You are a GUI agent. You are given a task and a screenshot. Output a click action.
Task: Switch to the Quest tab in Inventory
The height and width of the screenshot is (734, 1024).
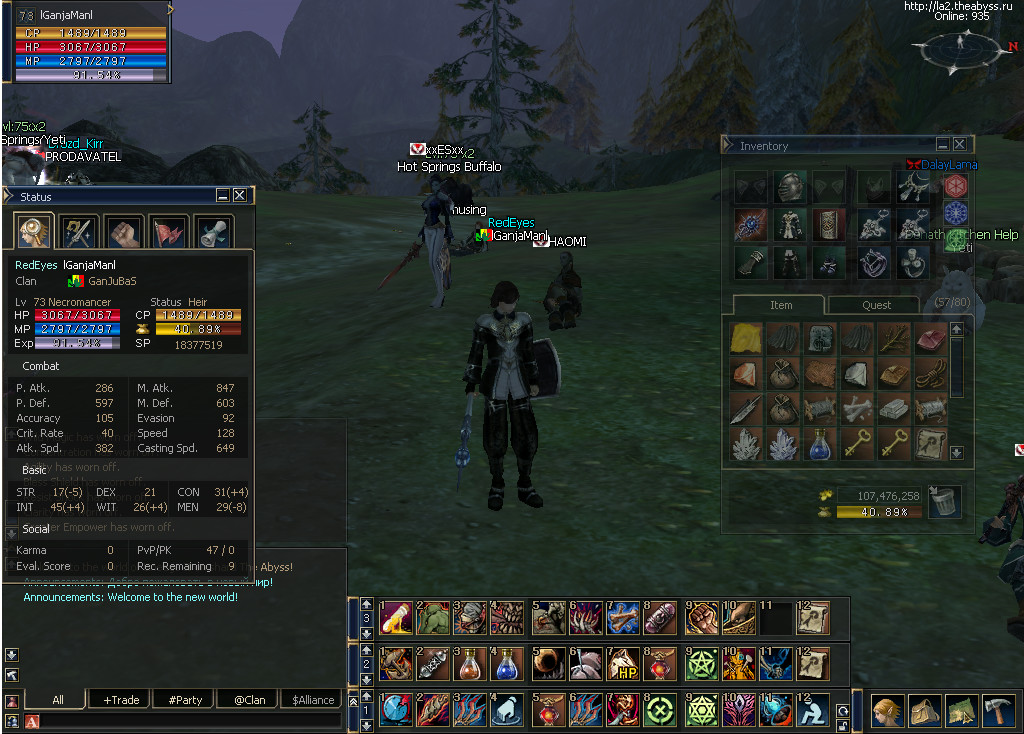(876, 305)
